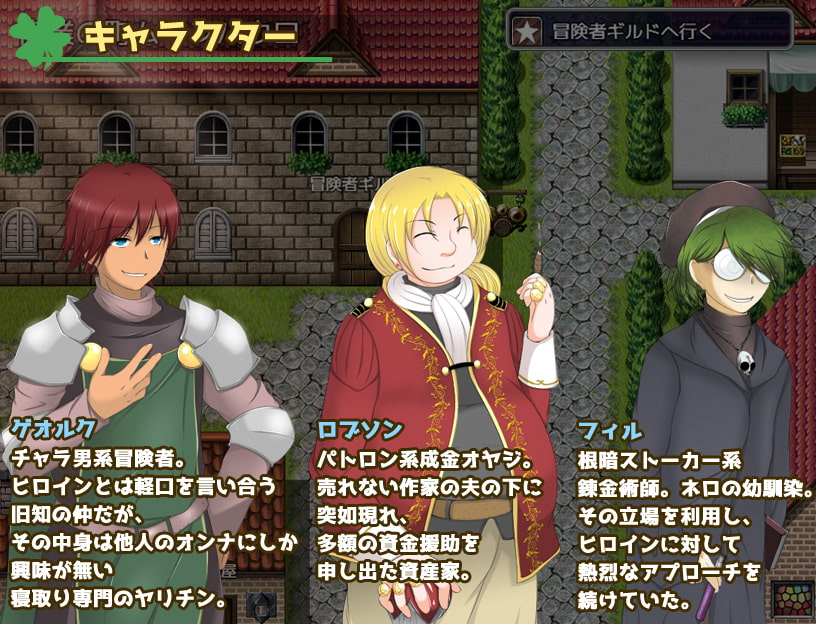
Task: Select the 冒険者ギルドへ行く objective tracker
Action: pos(649,30)
